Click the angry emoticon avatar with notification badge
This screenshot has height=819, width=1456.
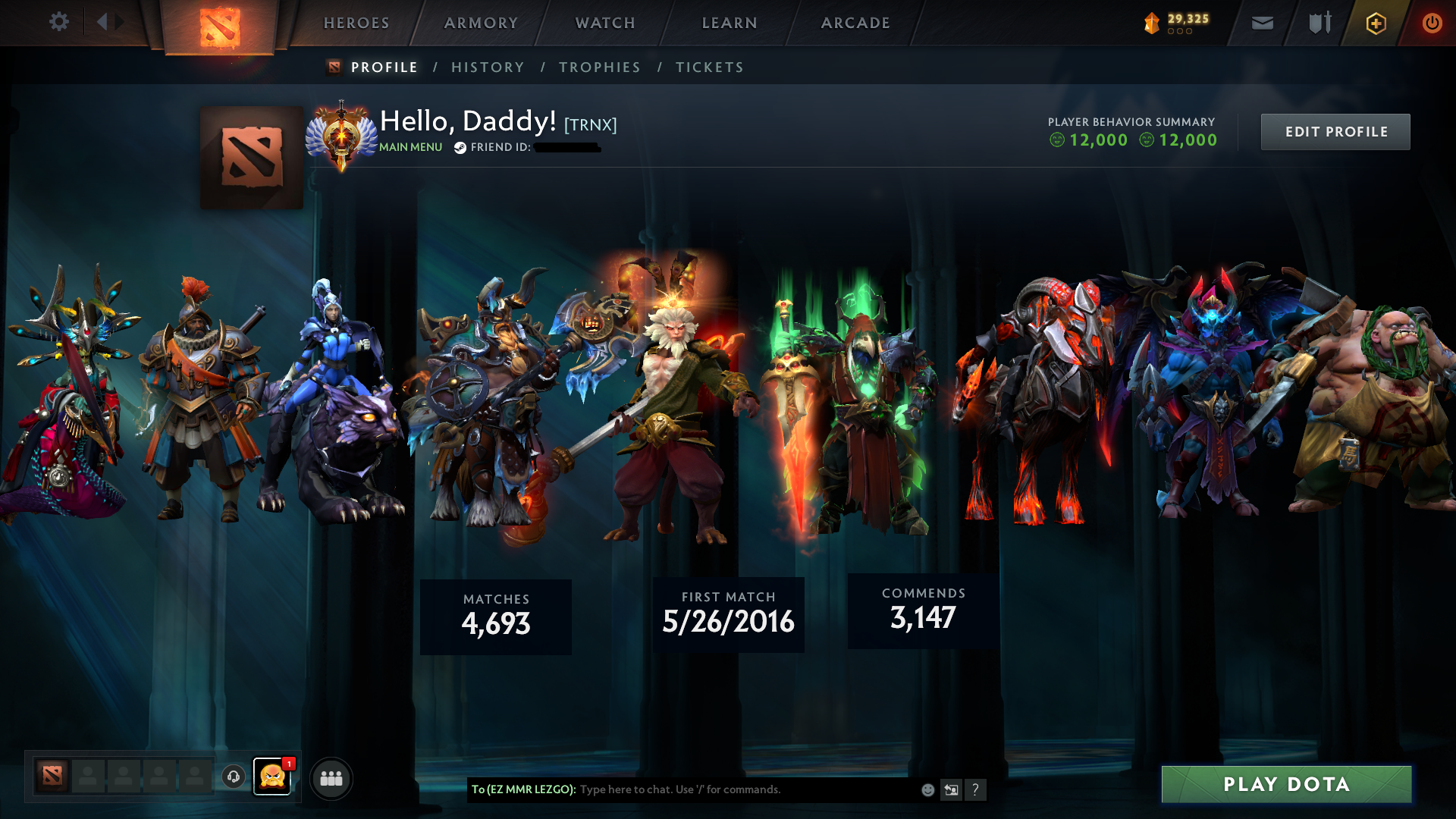pos(274,777)
